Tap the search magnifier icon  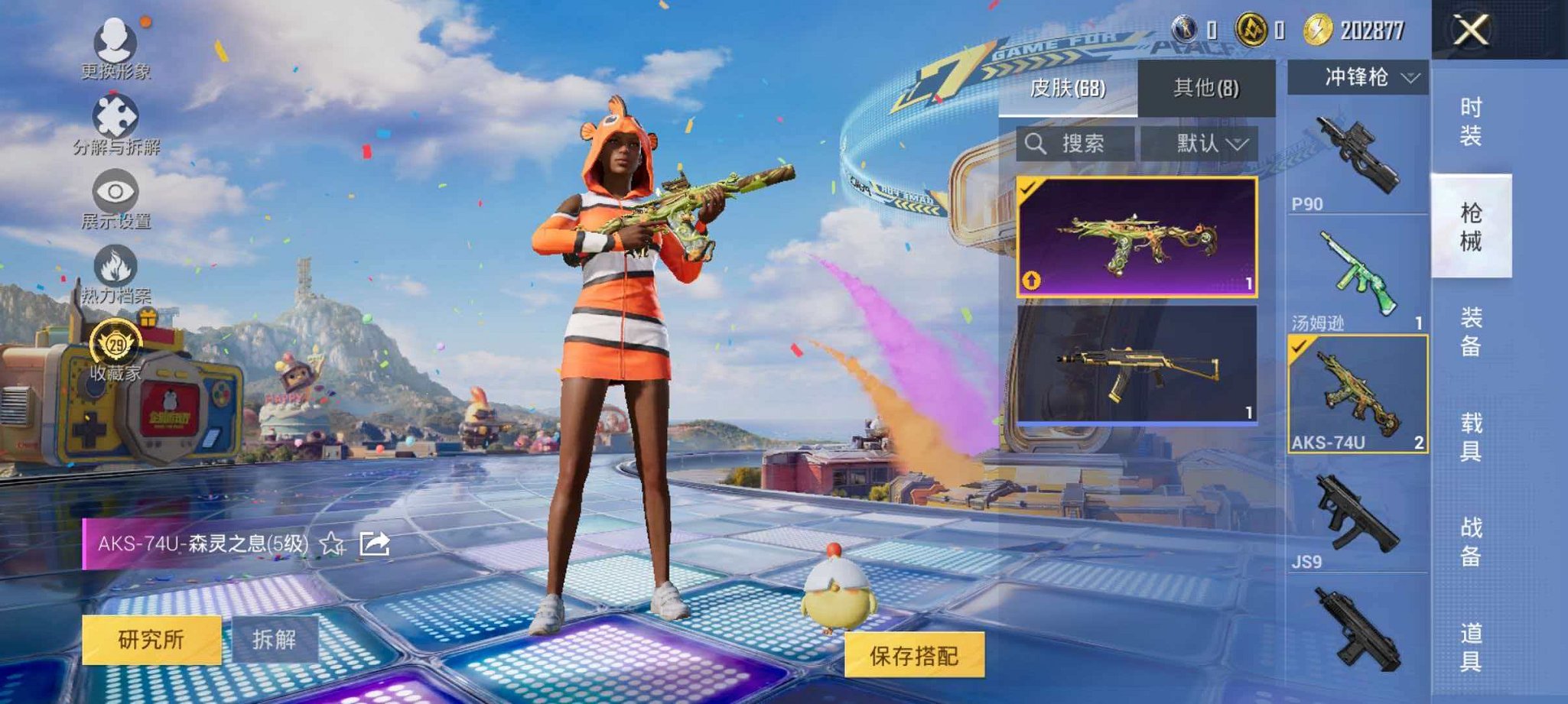(1038, 144)
